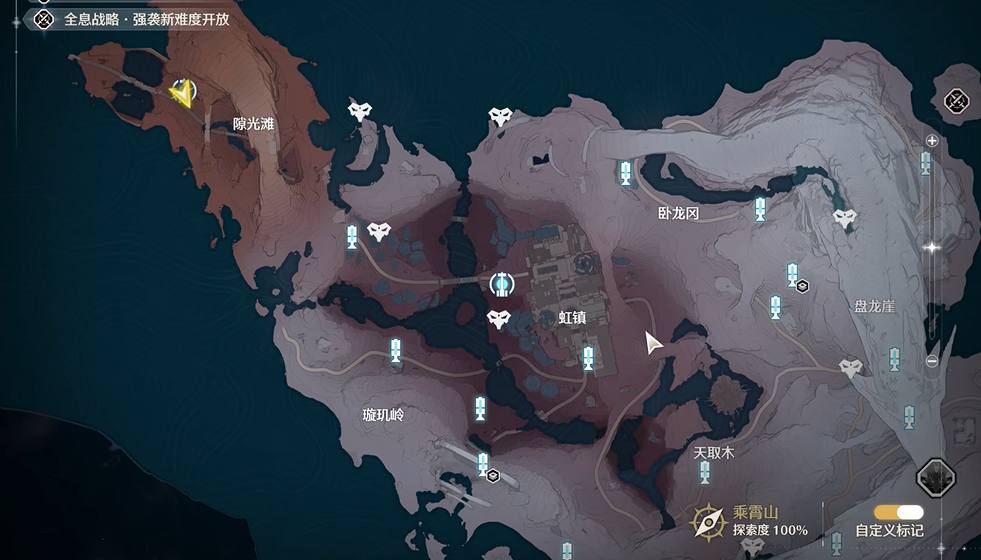Select the yellow arrow marker near 隙光滩
Viewport: 981px width, 560px height.
182,93
